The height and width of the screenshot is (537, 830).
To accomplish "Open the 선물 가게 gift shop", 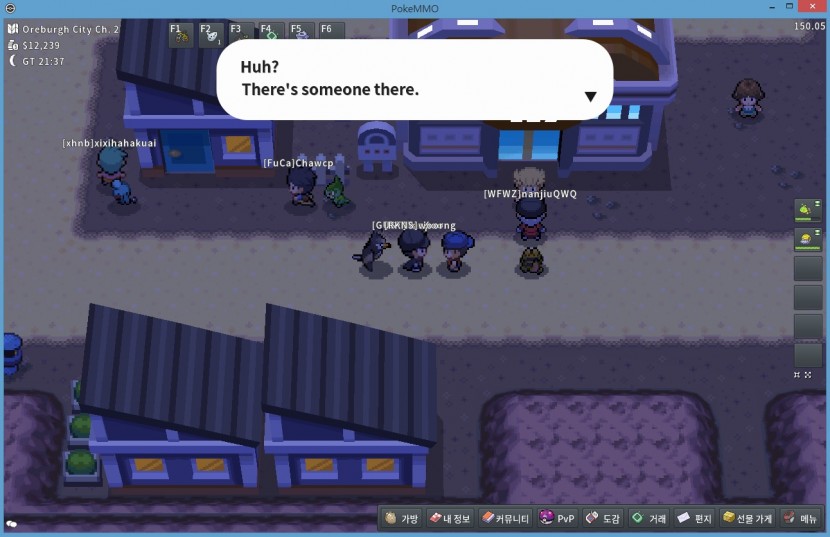I will pyautogui.click(x=747, y=518).
